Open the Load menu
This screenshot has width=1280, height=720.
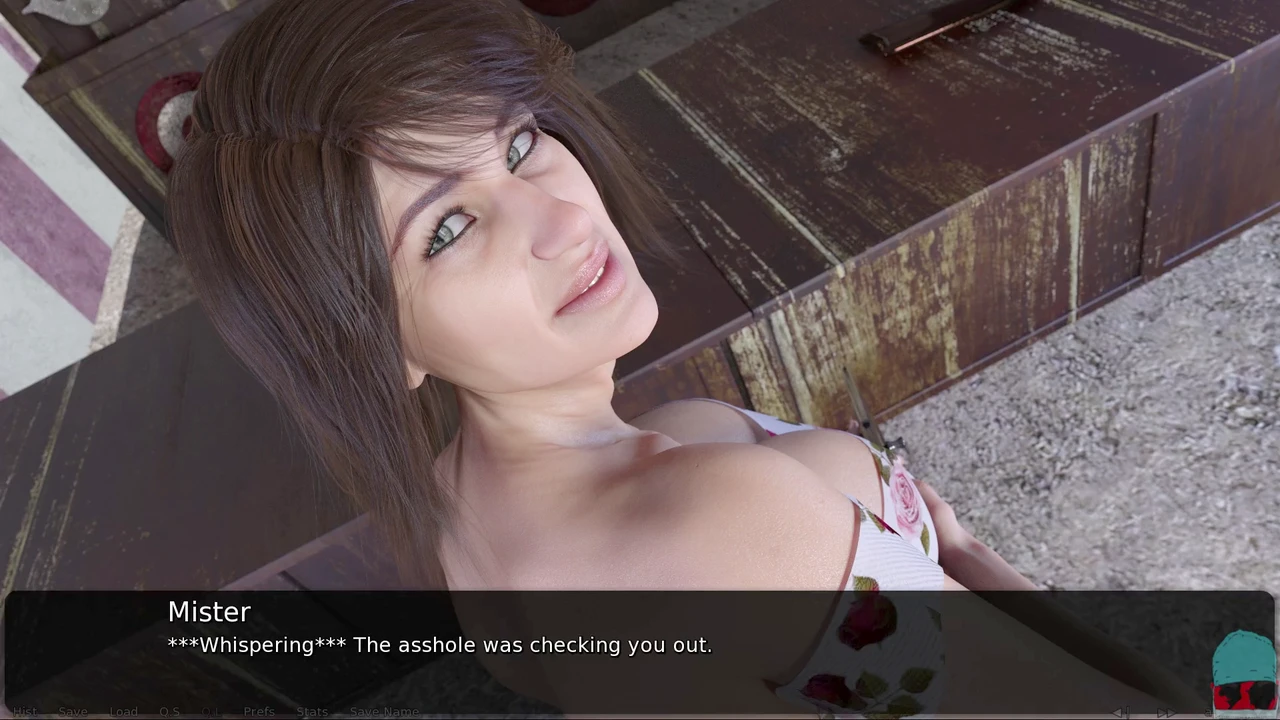click(x=123, y=712)
